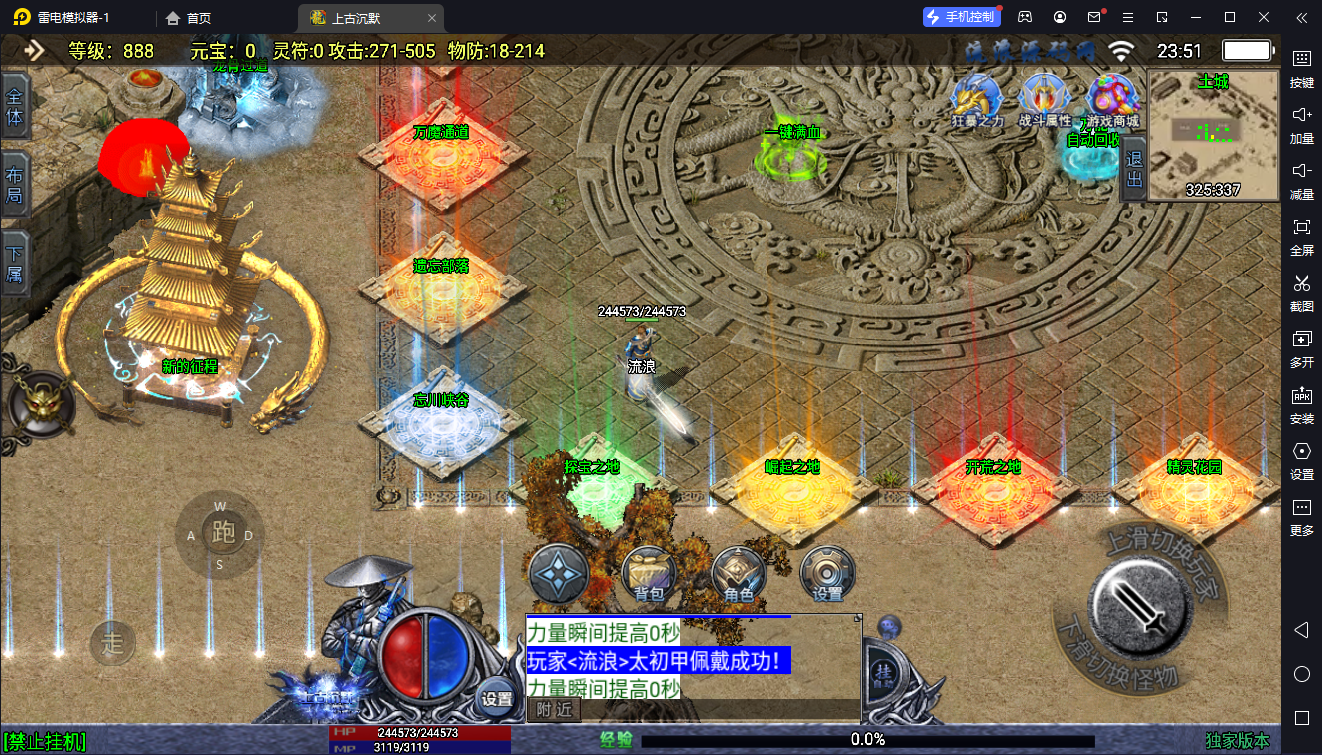Tap the 走 walk button

113,642
